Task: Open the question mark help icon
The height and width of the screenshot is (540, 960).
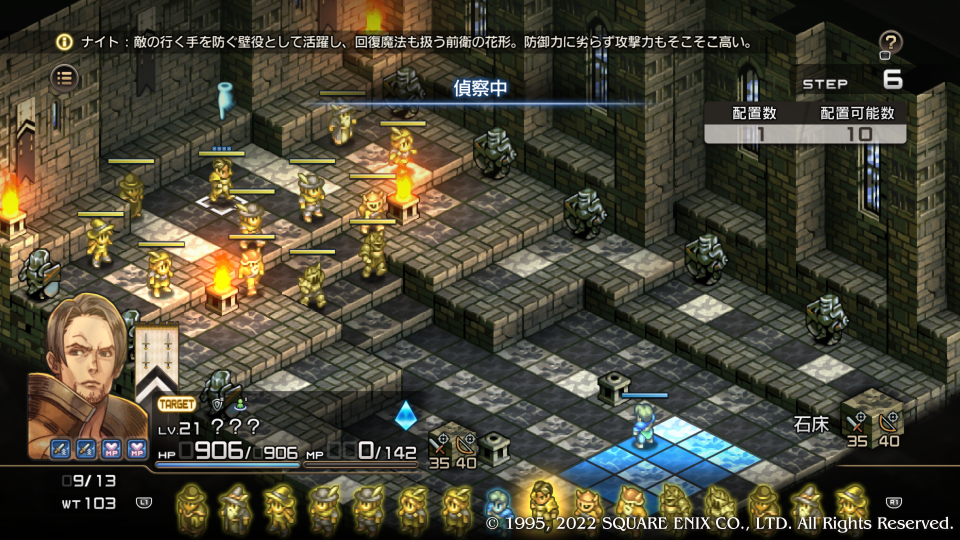Action: (x=890, y=42)
